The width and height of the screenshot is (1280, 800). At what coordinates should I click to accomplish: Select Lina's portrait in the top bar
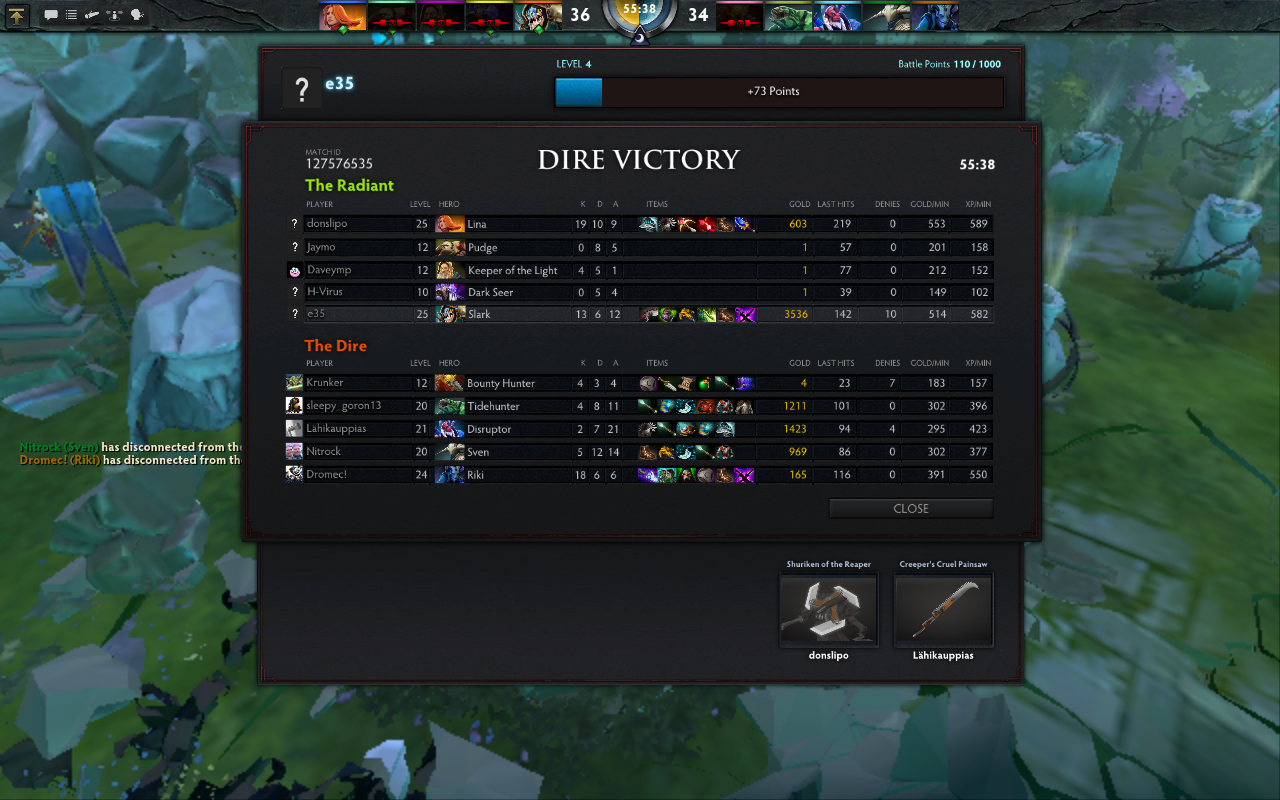click(x=342, y=16)
